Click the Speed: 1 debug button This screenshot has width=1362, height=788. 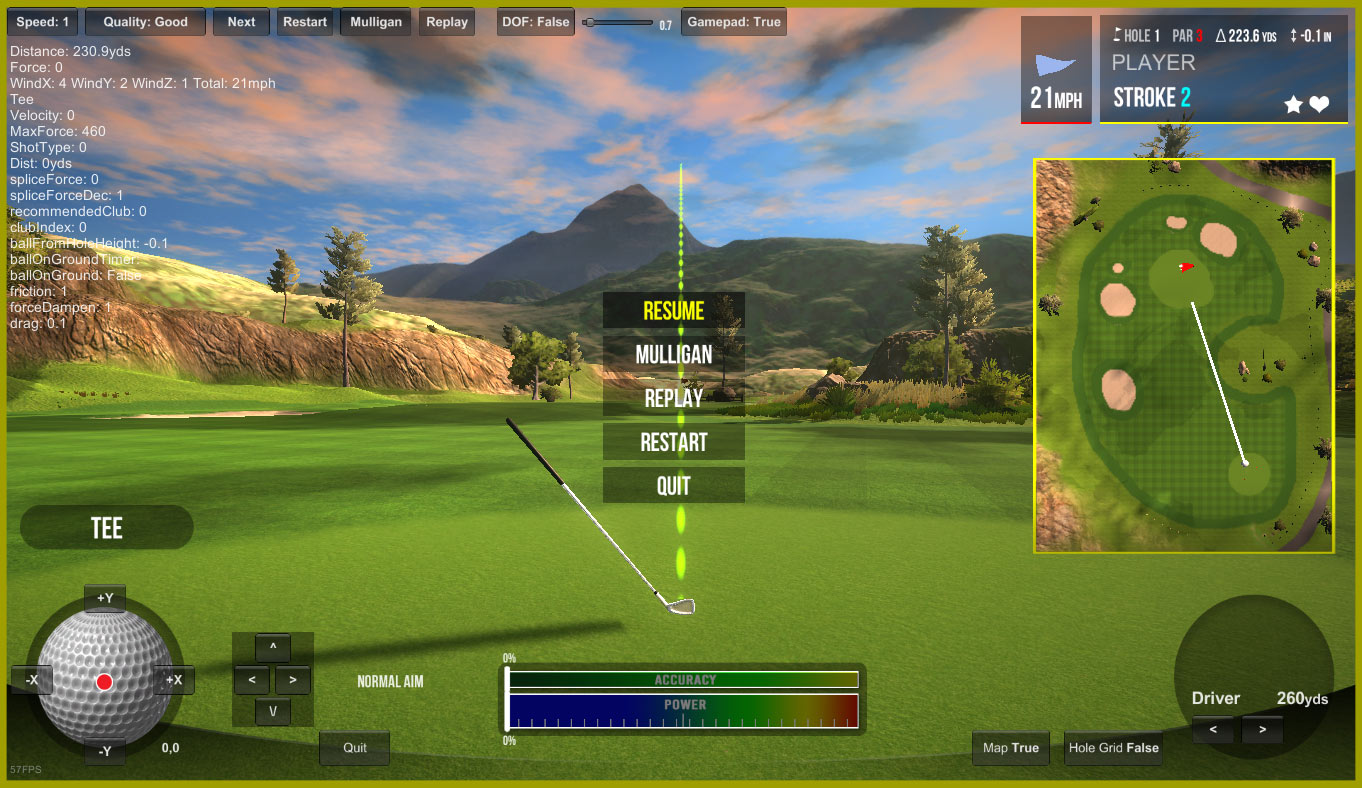[42, 22]
